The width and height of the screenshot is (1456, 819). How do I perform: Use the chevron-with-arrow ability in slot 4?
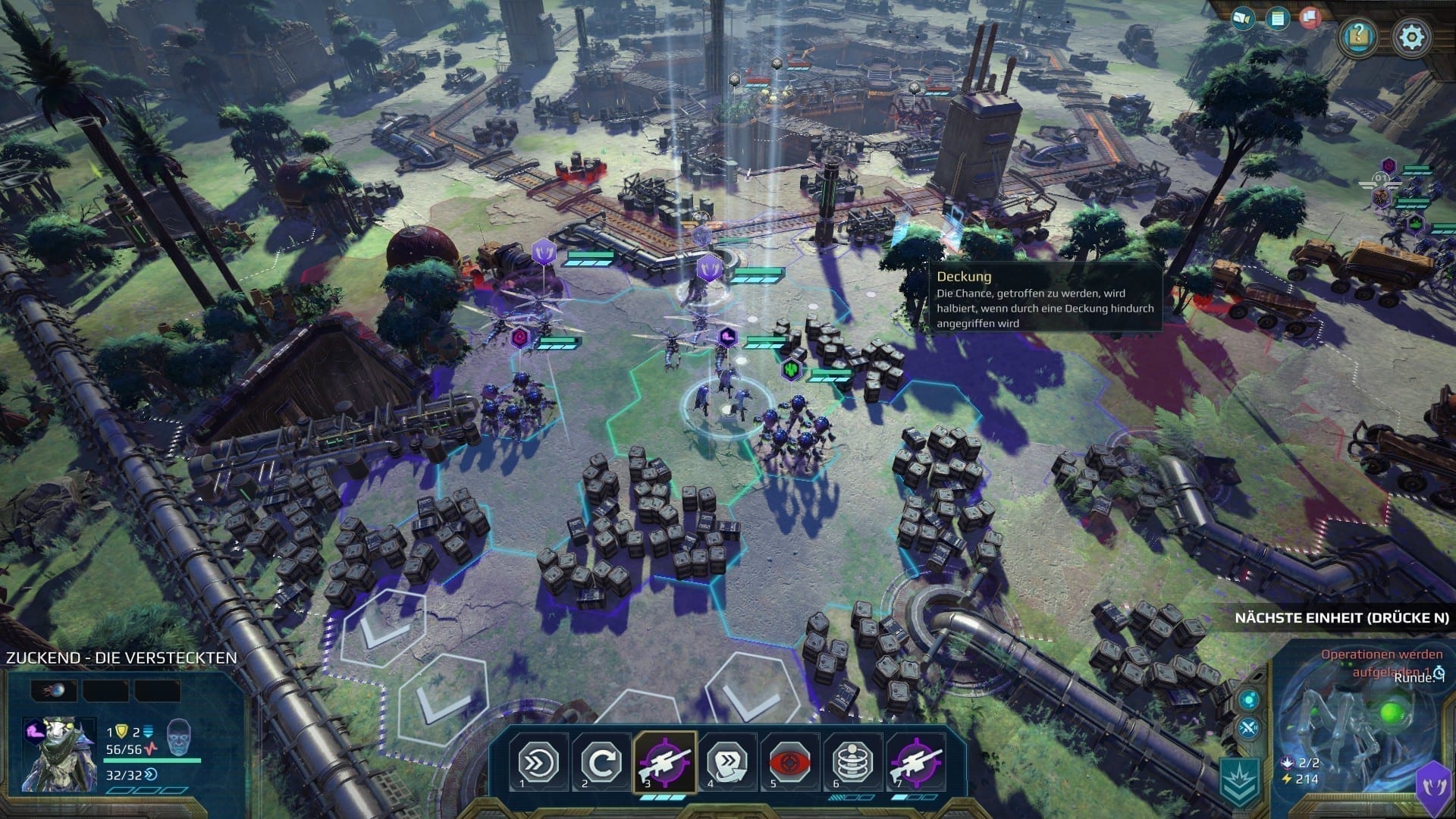coord(727,762)
